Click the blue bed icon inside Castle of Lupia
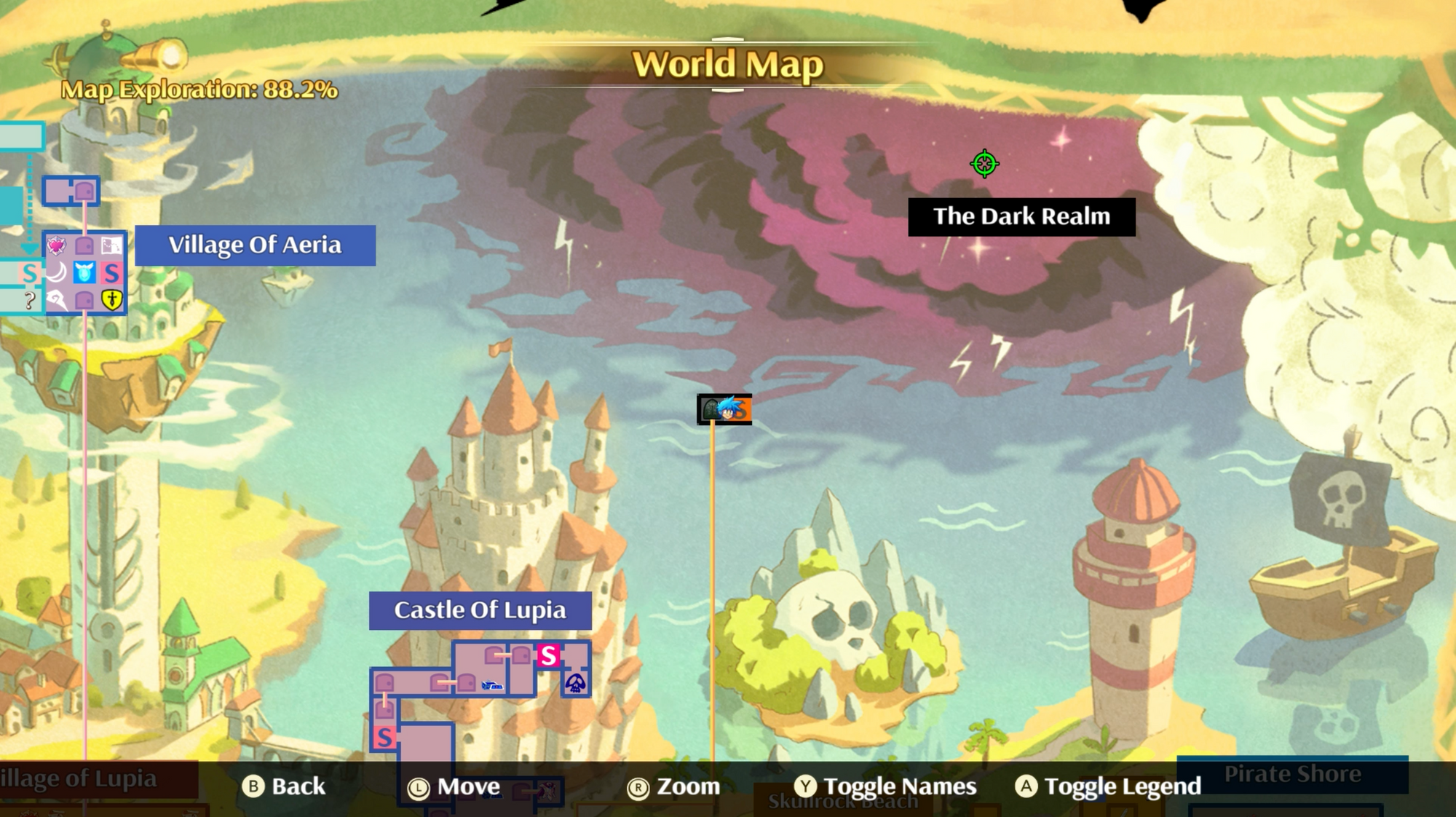Screen dimensions: 1456x817 coord(492,684)
